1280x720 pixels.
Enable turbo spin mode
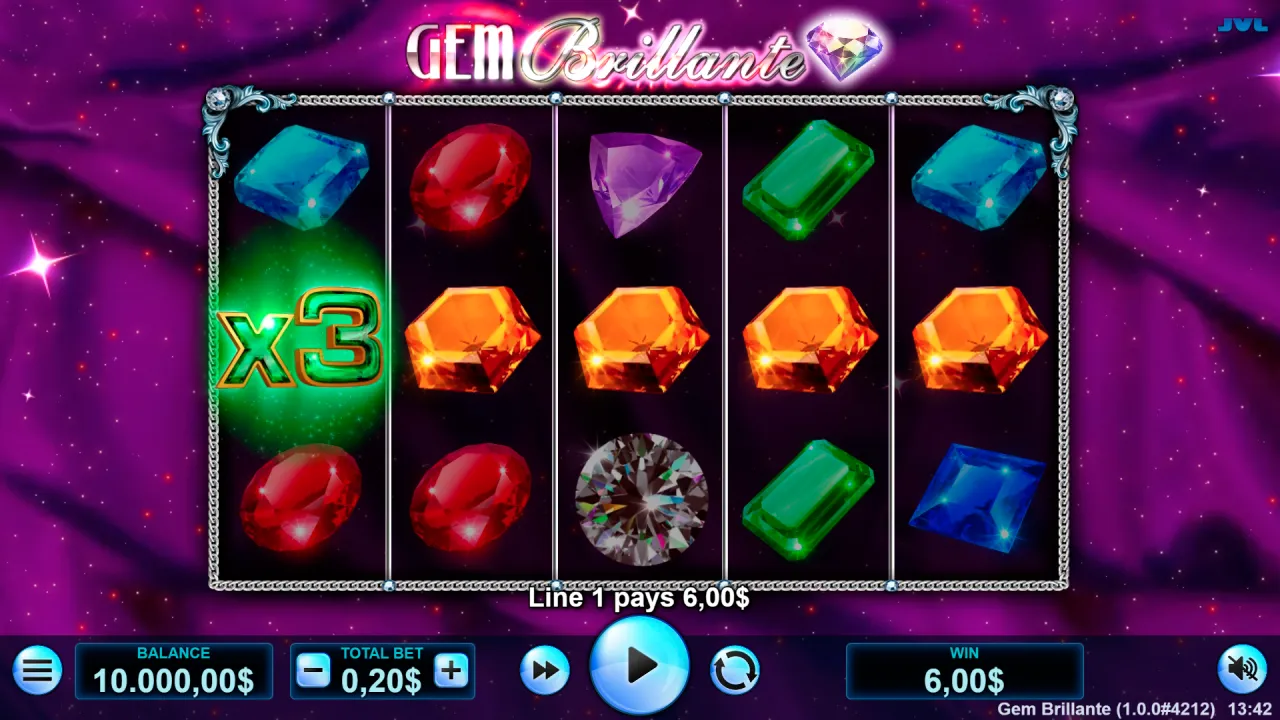544,670
